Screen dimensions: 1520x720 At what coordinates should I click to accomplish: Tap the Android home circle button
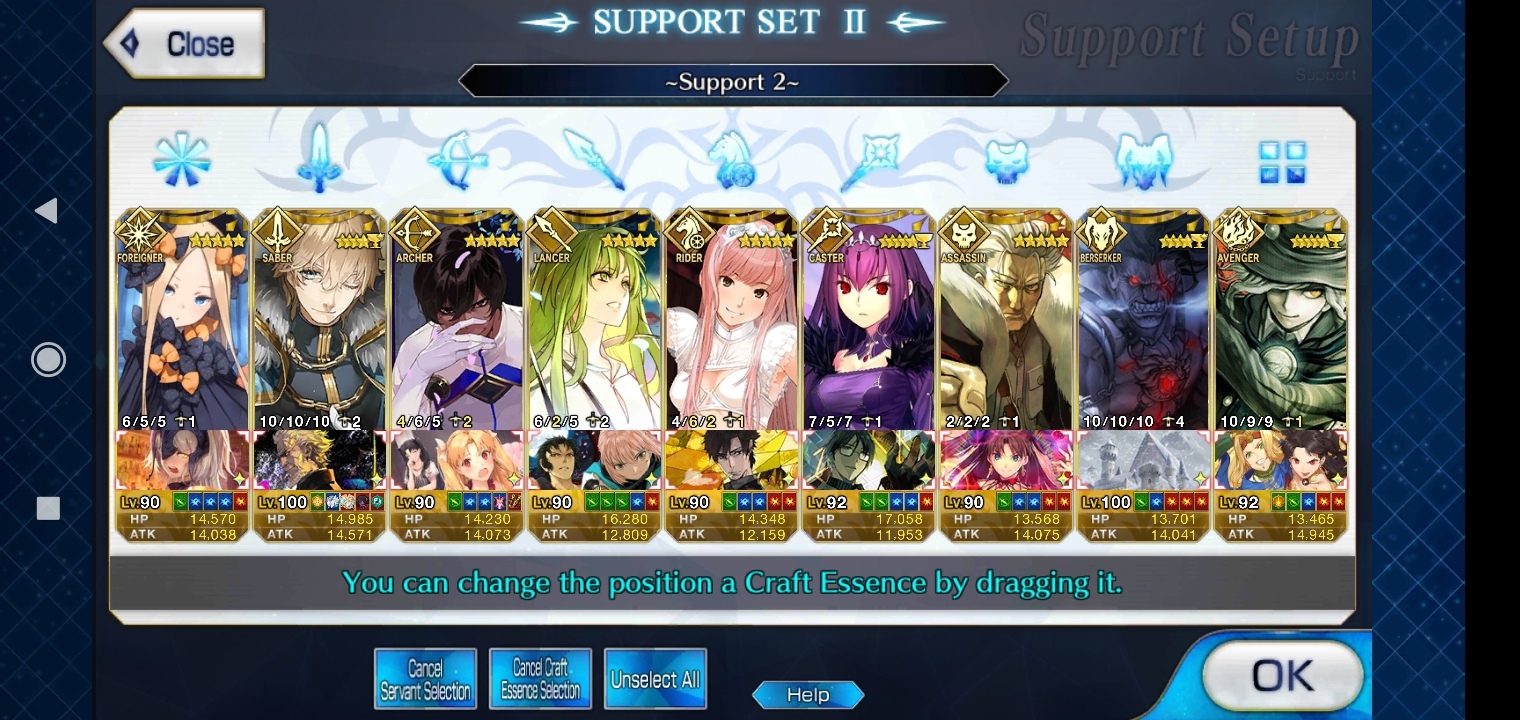(x=47, y=359)
